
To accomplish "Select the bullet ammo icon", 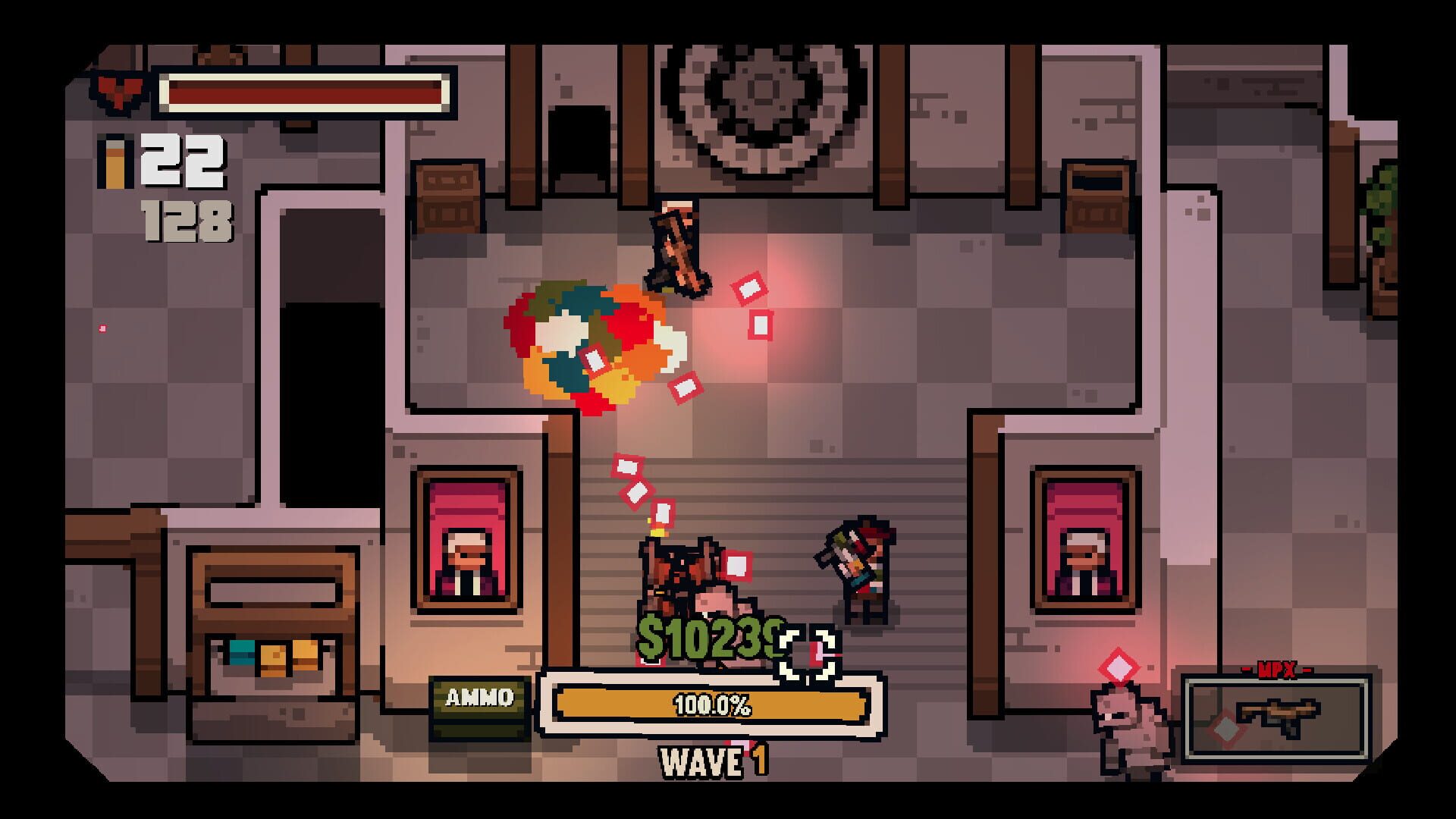I will [x=115, y=159].
